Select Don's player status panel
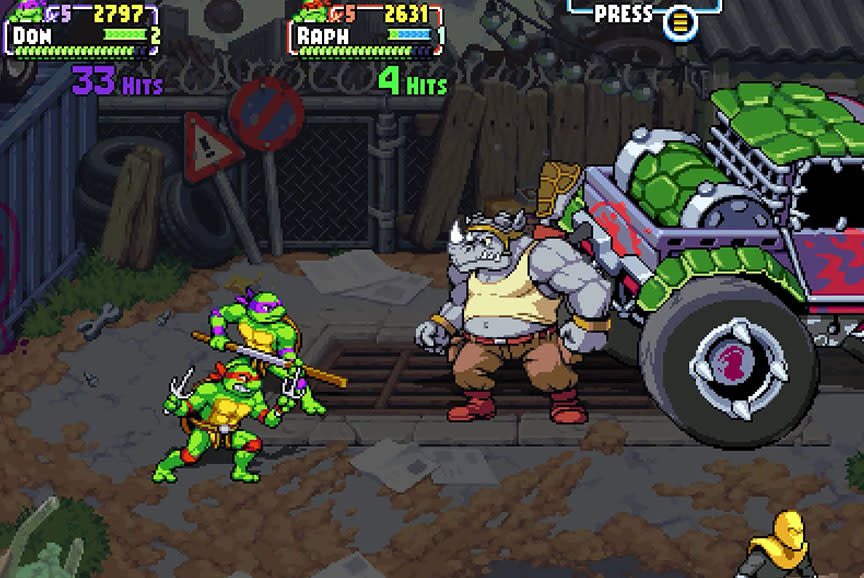Image resolution: width=864 pixels, height=578 pixels. click(84, 30)
